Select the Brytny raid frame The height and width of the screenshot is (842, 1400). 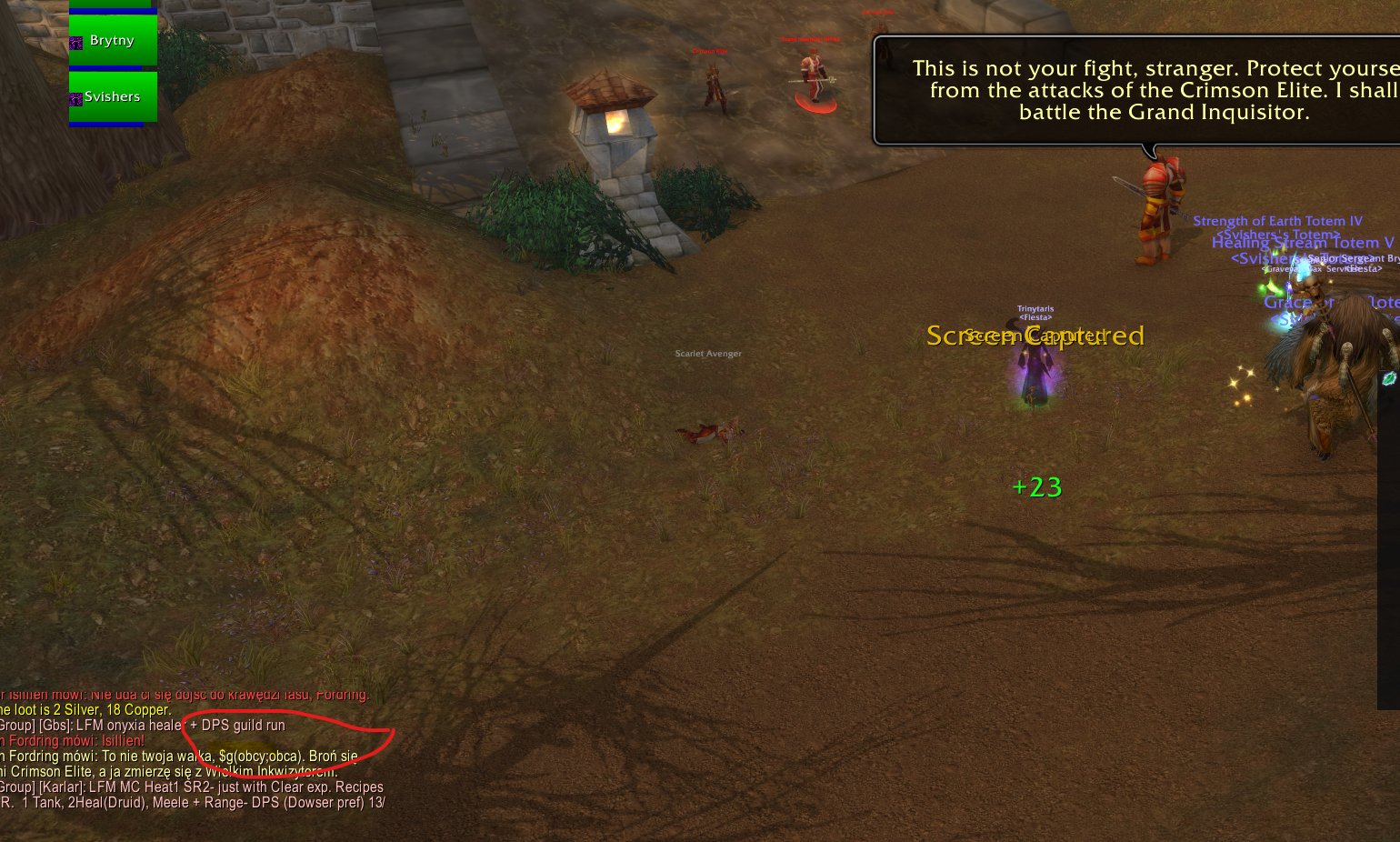[x=113, y=41]
